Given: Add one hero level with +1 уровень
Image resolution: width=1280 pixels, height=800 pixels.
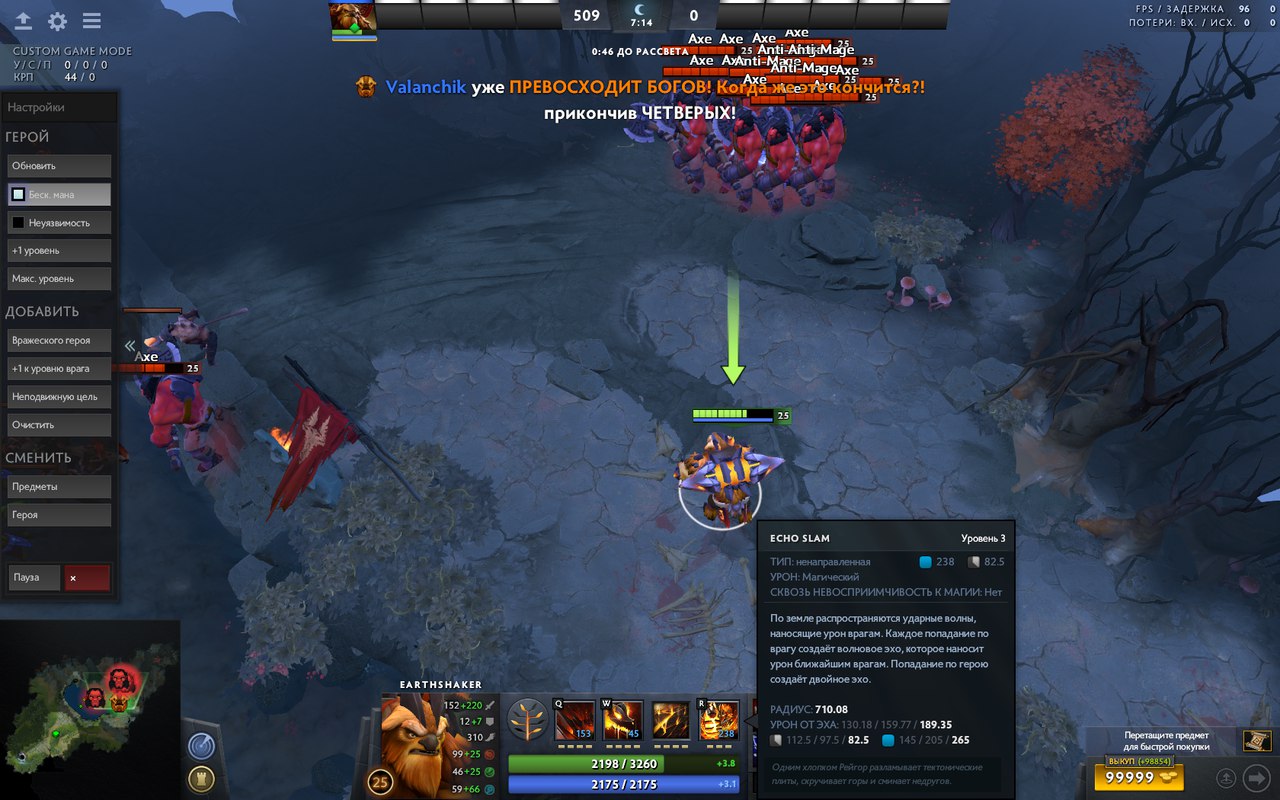Looking at the screenshot, I should click(58, 250).
